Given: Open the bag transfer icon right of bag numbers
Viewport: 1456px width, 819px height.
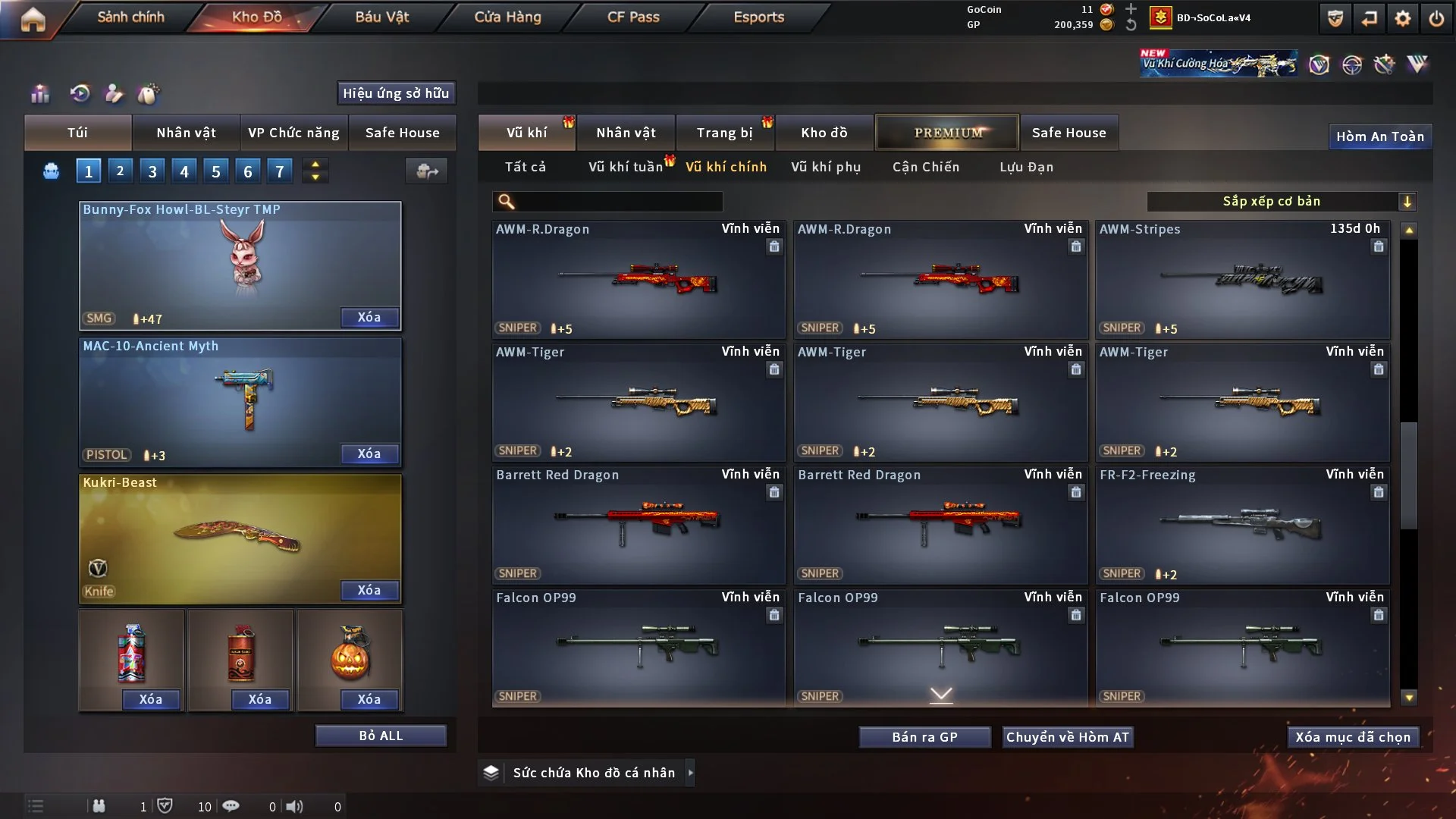Looking at the screenshot, I should [425, 171].
